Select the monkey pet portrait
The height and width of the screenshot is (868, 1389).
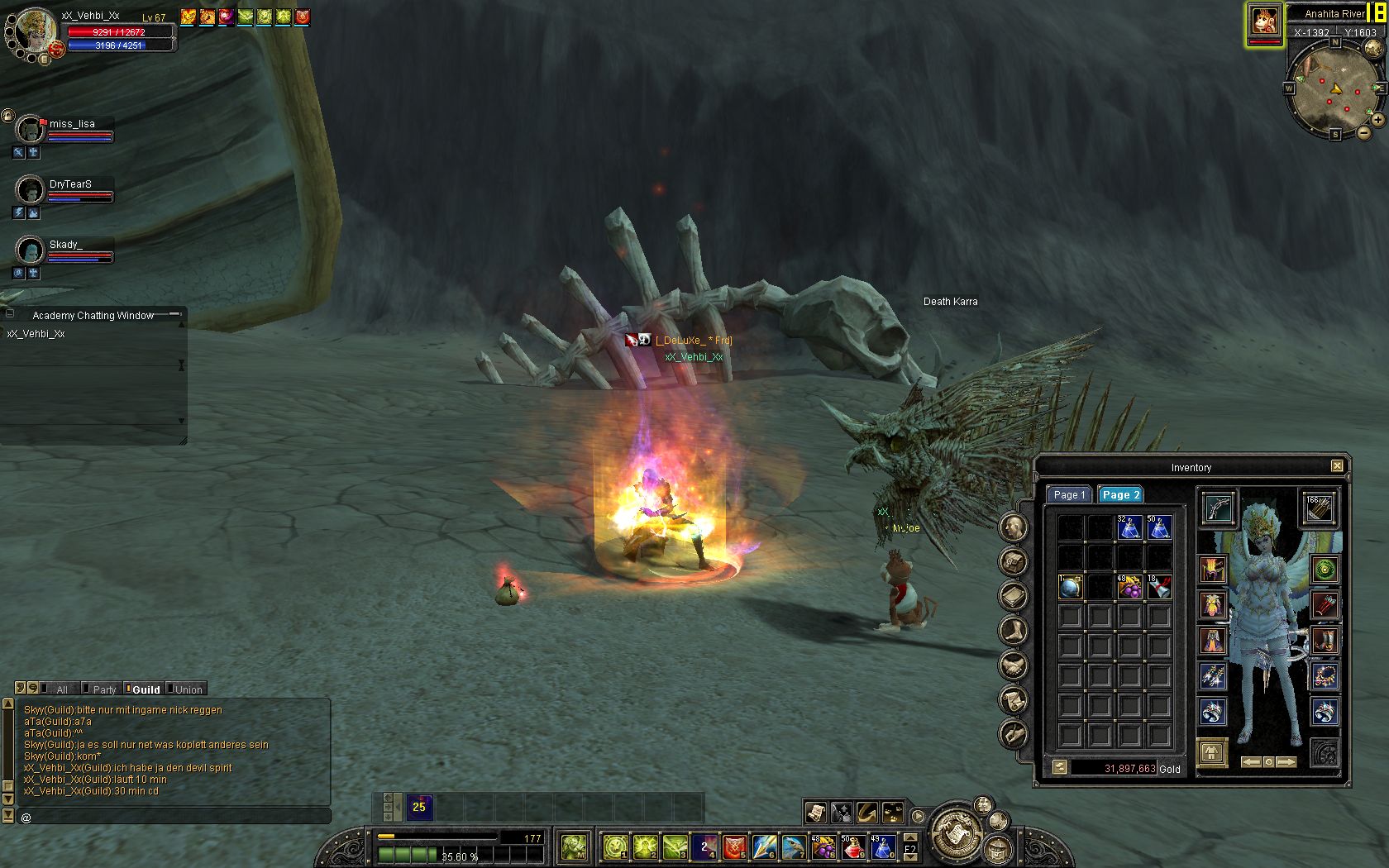click(x=1264, y=21)
